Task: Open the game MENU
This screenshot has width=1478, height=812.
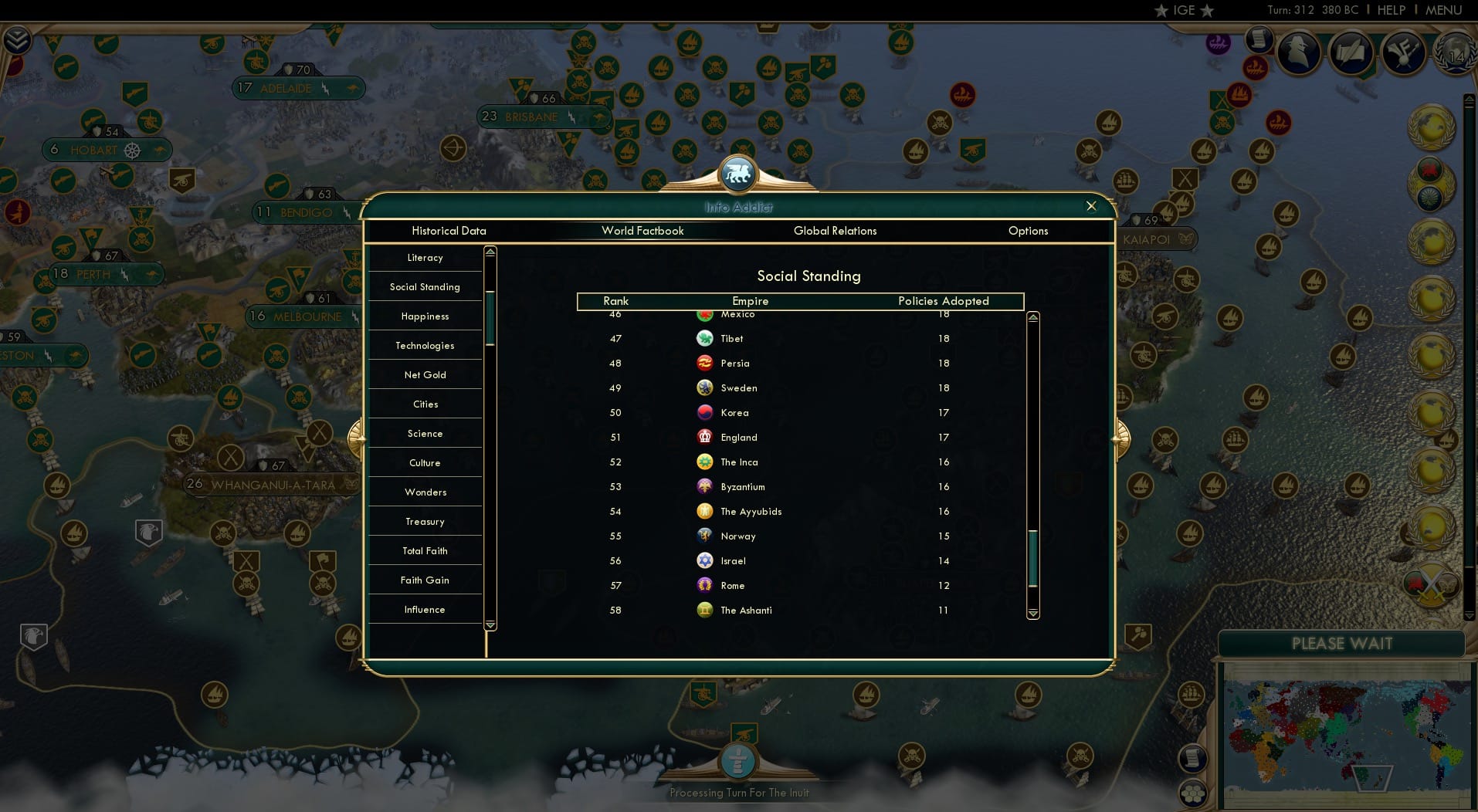Action: 1443,10
